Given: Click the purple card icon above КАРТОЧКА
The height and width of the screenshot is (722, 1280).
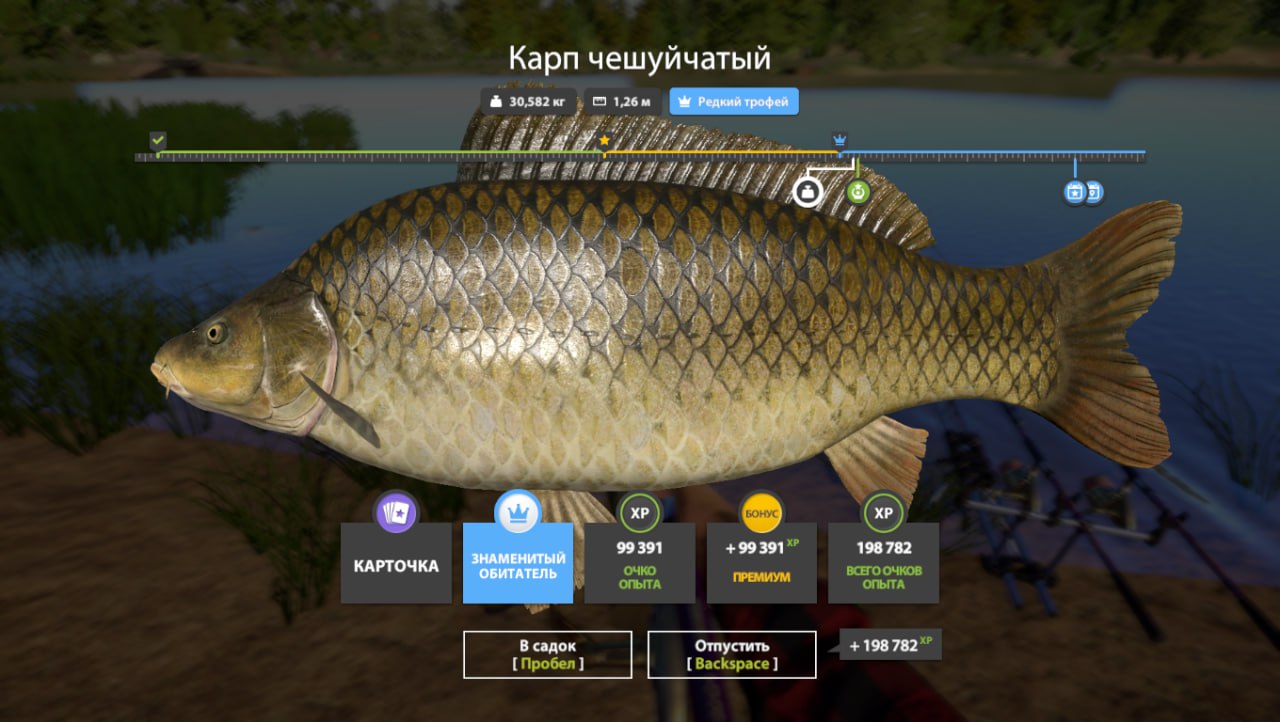Looking at the screenshot, I should click(x=396, y=512).
